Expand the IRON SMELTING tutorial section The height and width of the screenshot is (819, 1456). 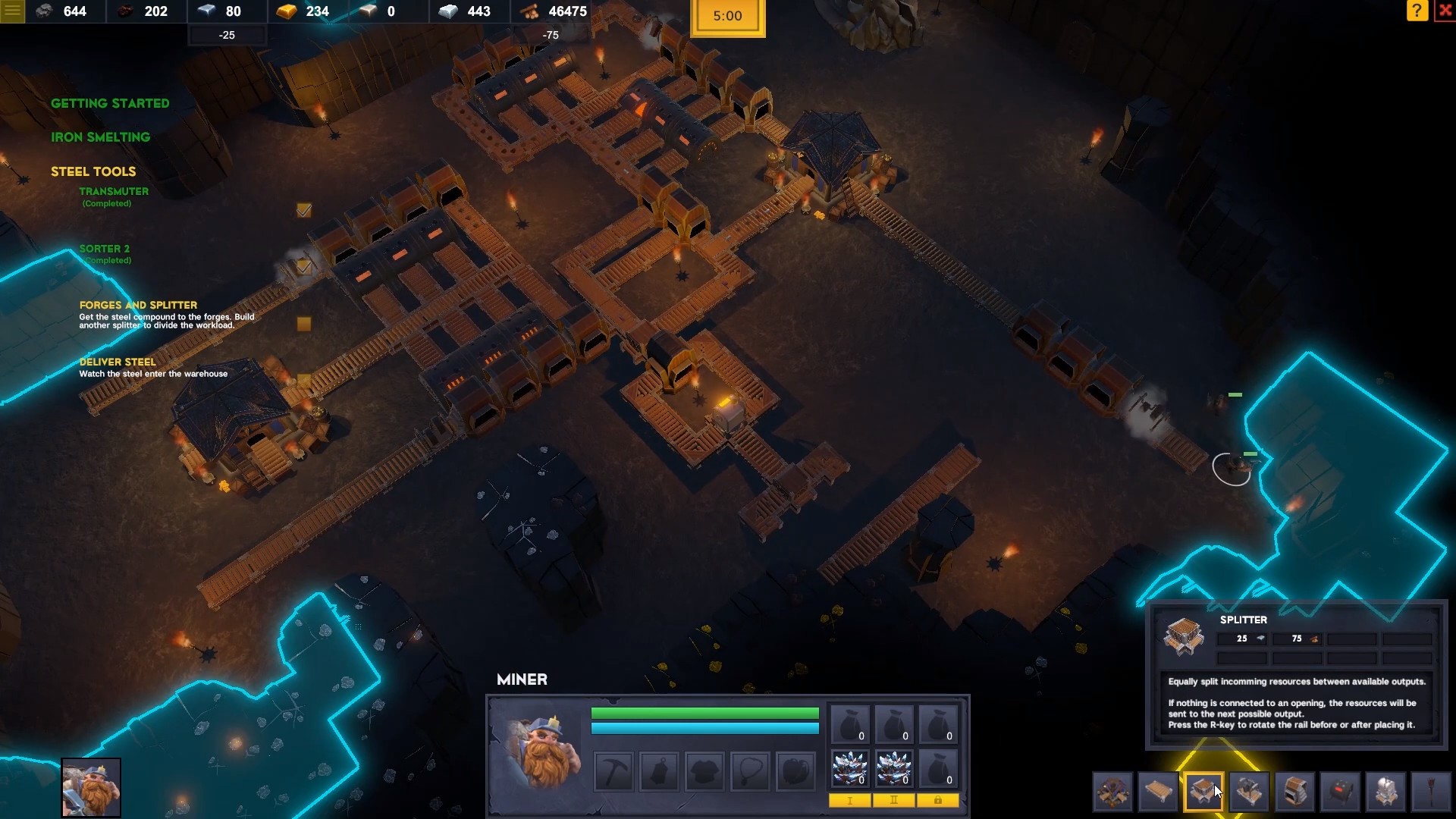point(100,137)
